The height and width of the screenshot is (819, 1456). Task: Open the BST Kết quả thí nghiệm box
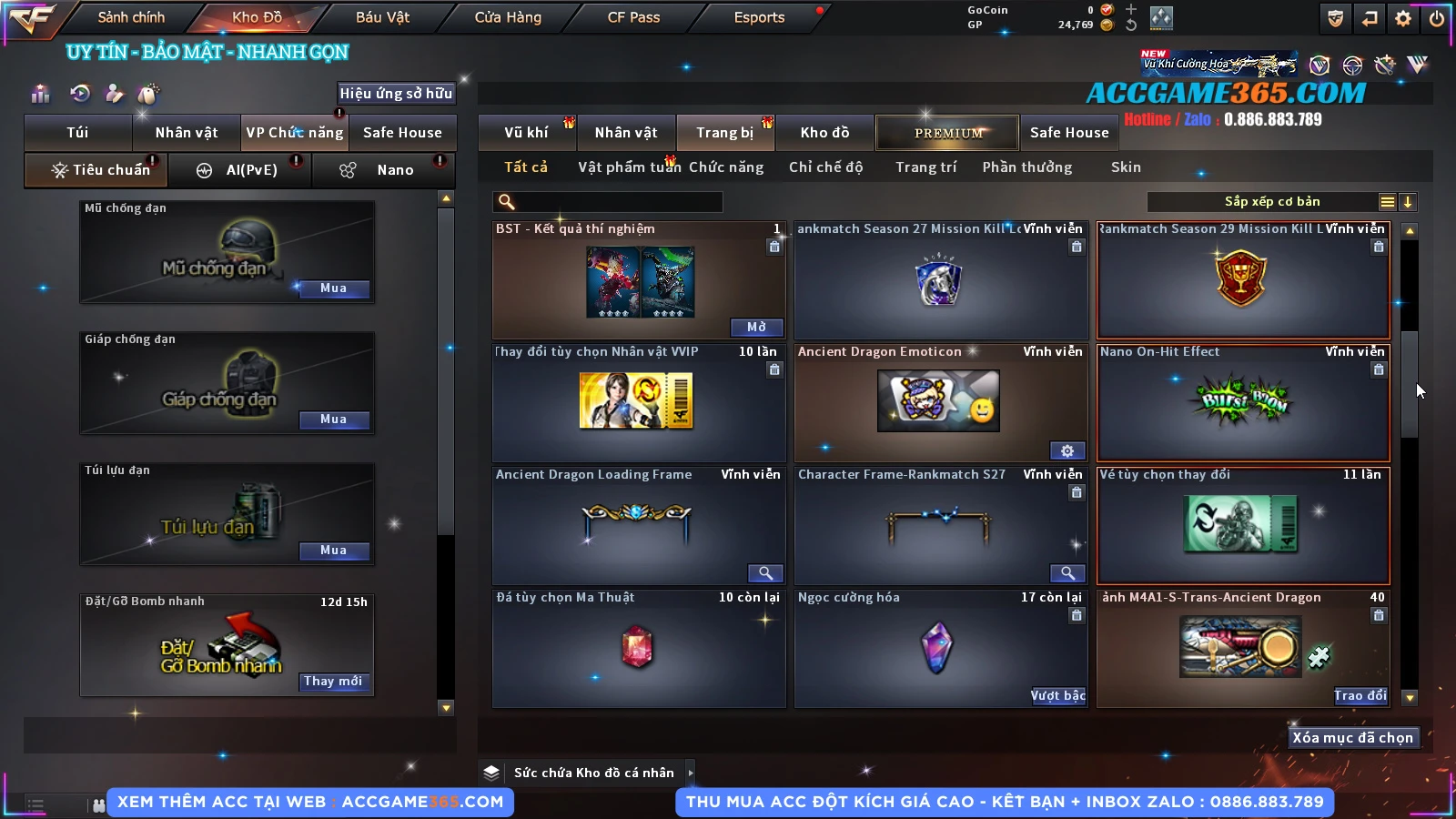click(x=756, y=328)
